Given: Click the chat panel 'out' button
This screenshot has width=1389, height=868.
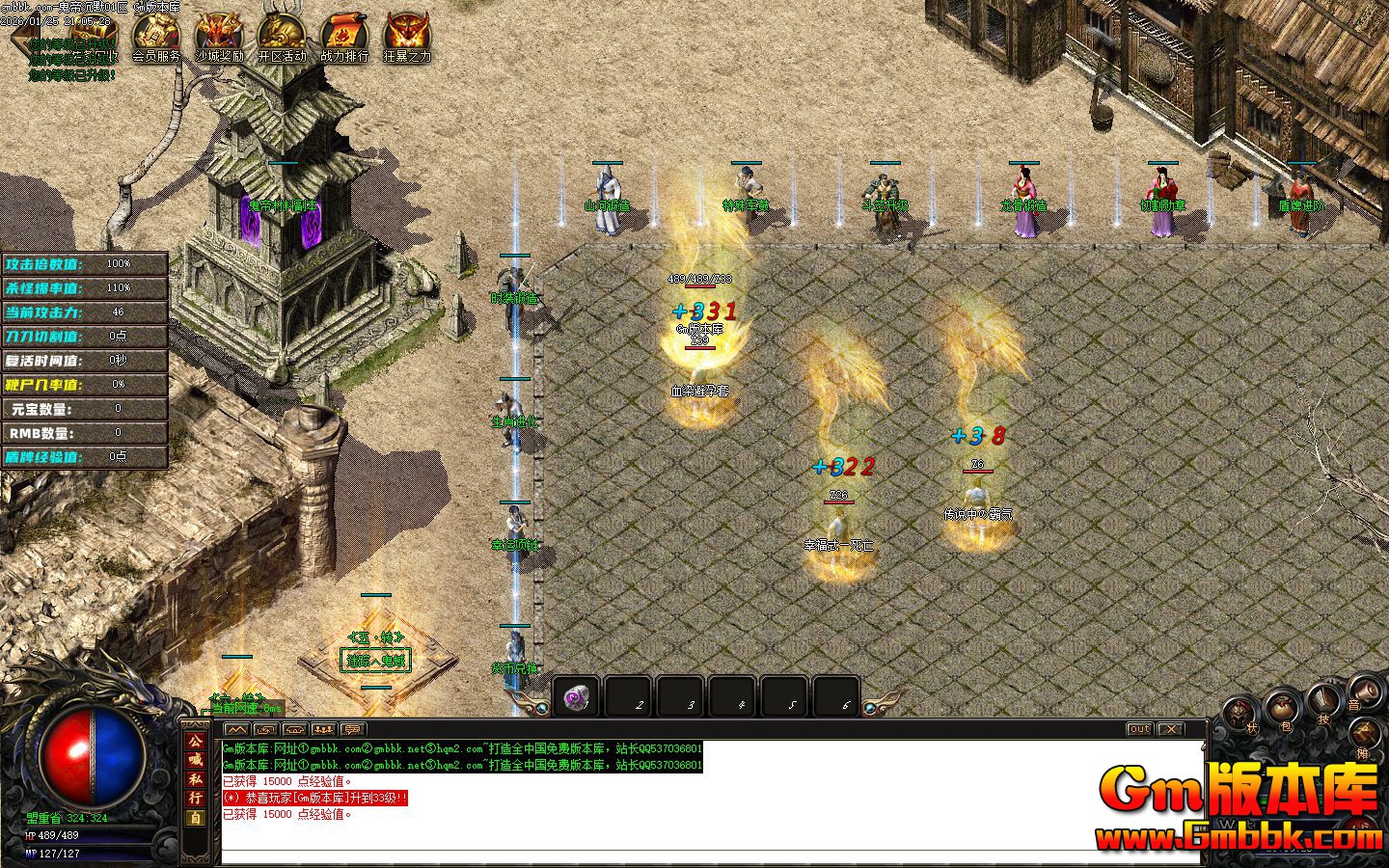Looking at the screenshot, I should click(1139, 729).
